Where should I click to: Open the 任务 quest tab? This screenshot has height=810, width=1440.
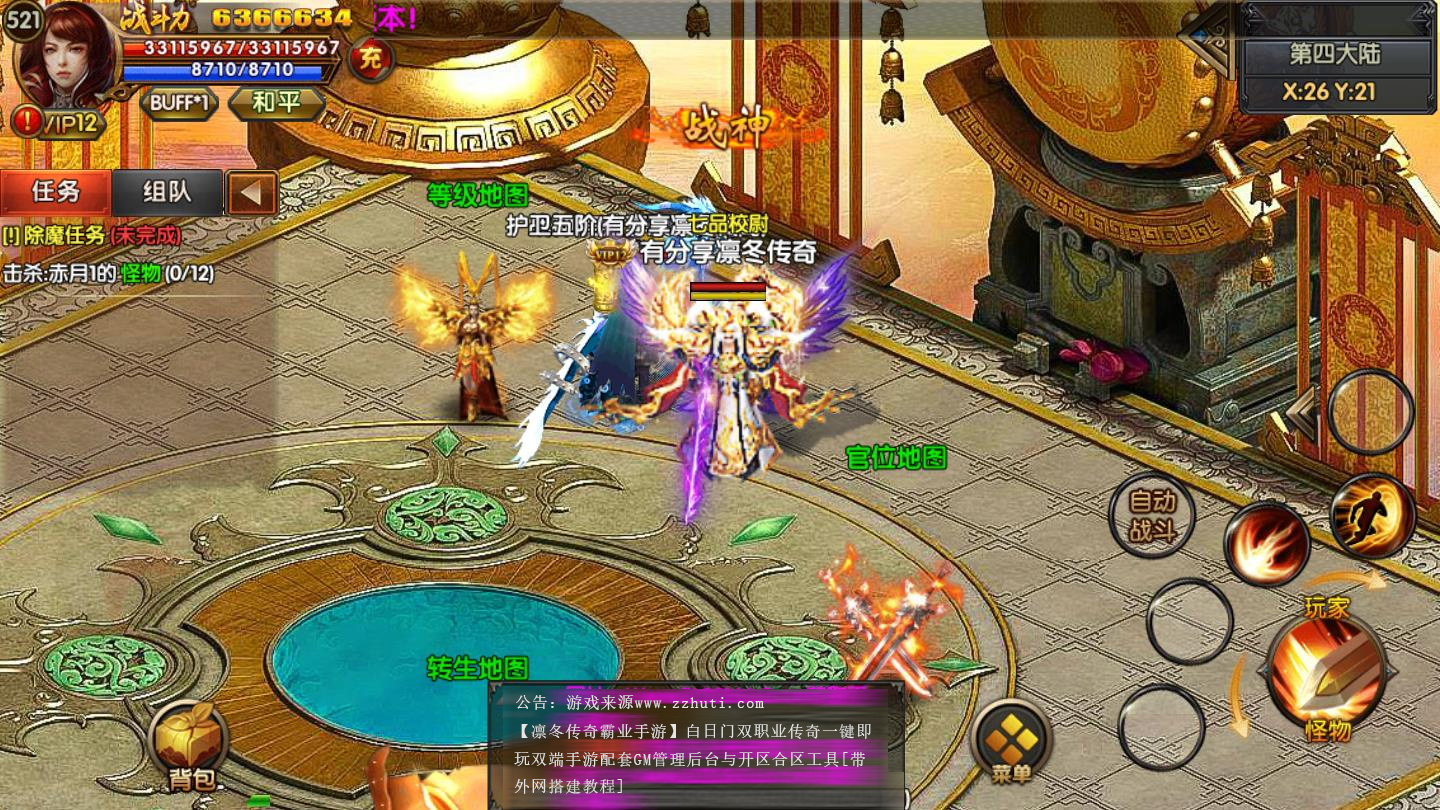(56, 192)
